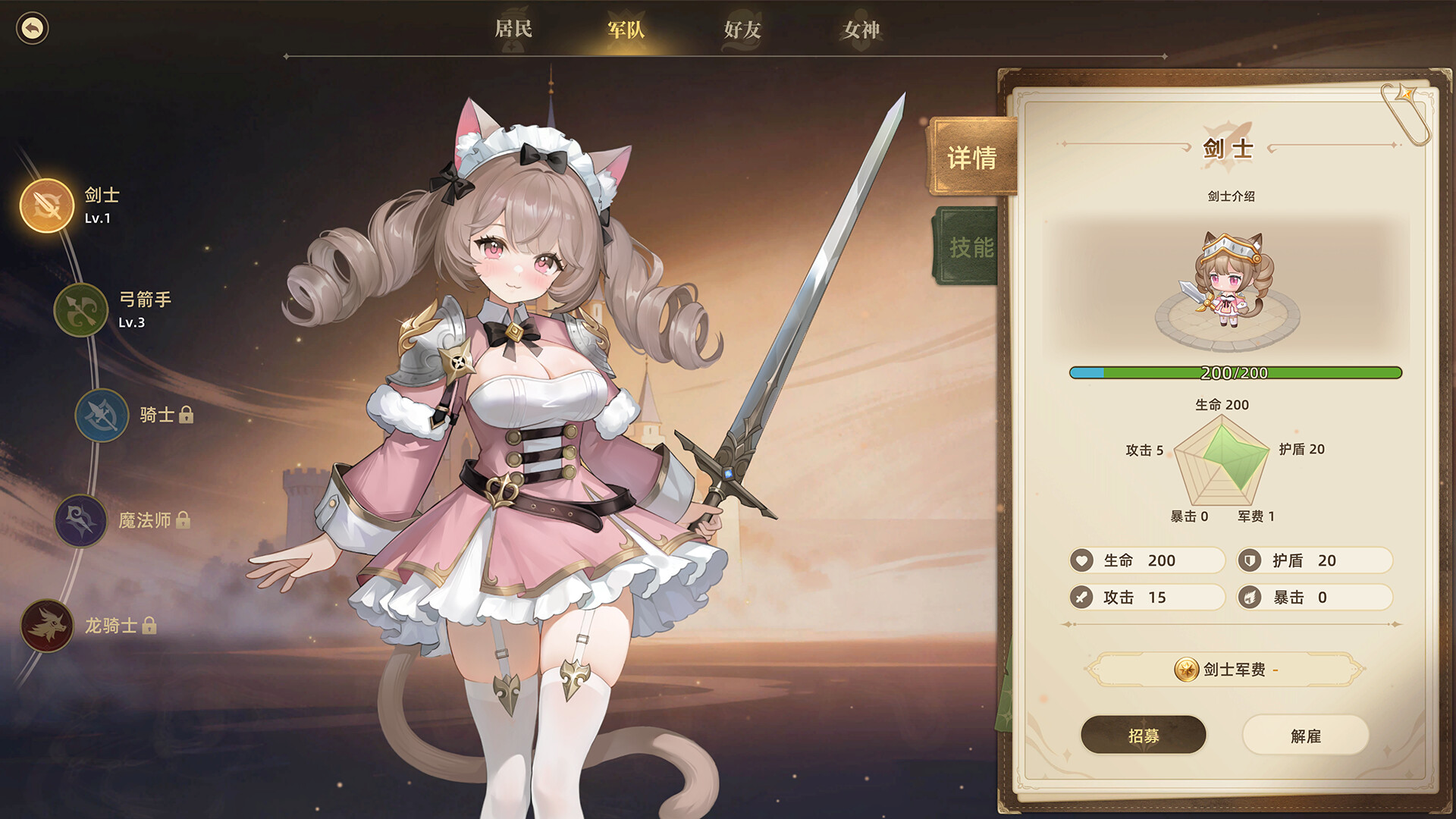Click the 招募 recruit button
Viewport: 1456px width, 819px height.
pos(1143,736)
